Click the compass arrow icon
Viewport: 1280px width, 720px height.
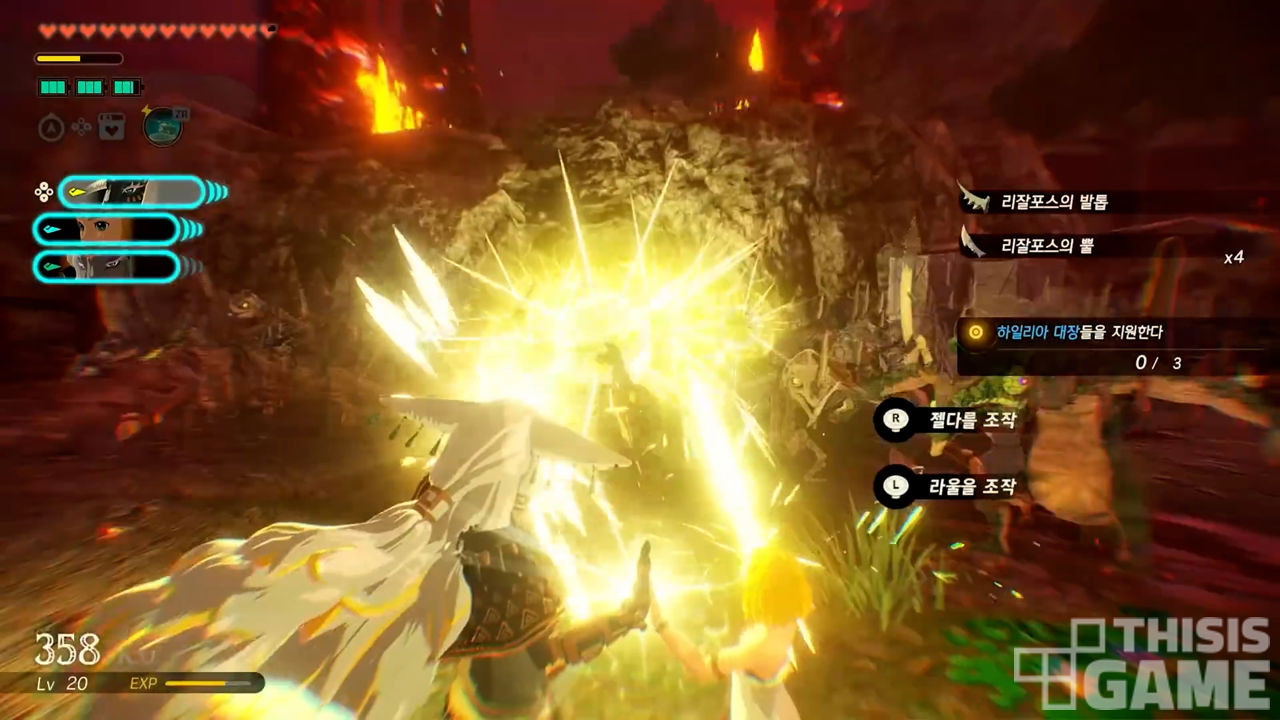(x=51, y=127)
